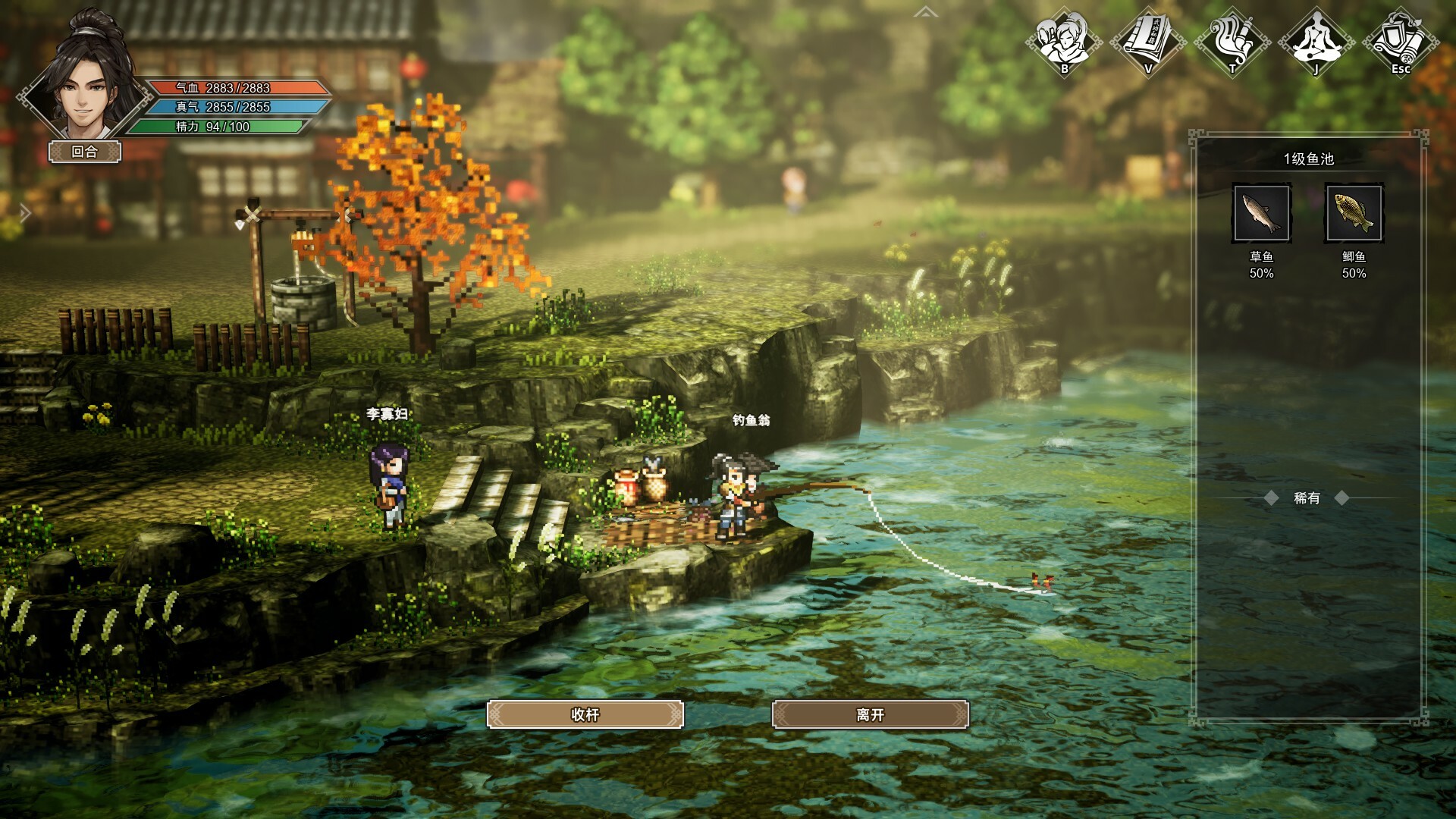Click 收杆 to reel in the line

[x=585, y=714]
